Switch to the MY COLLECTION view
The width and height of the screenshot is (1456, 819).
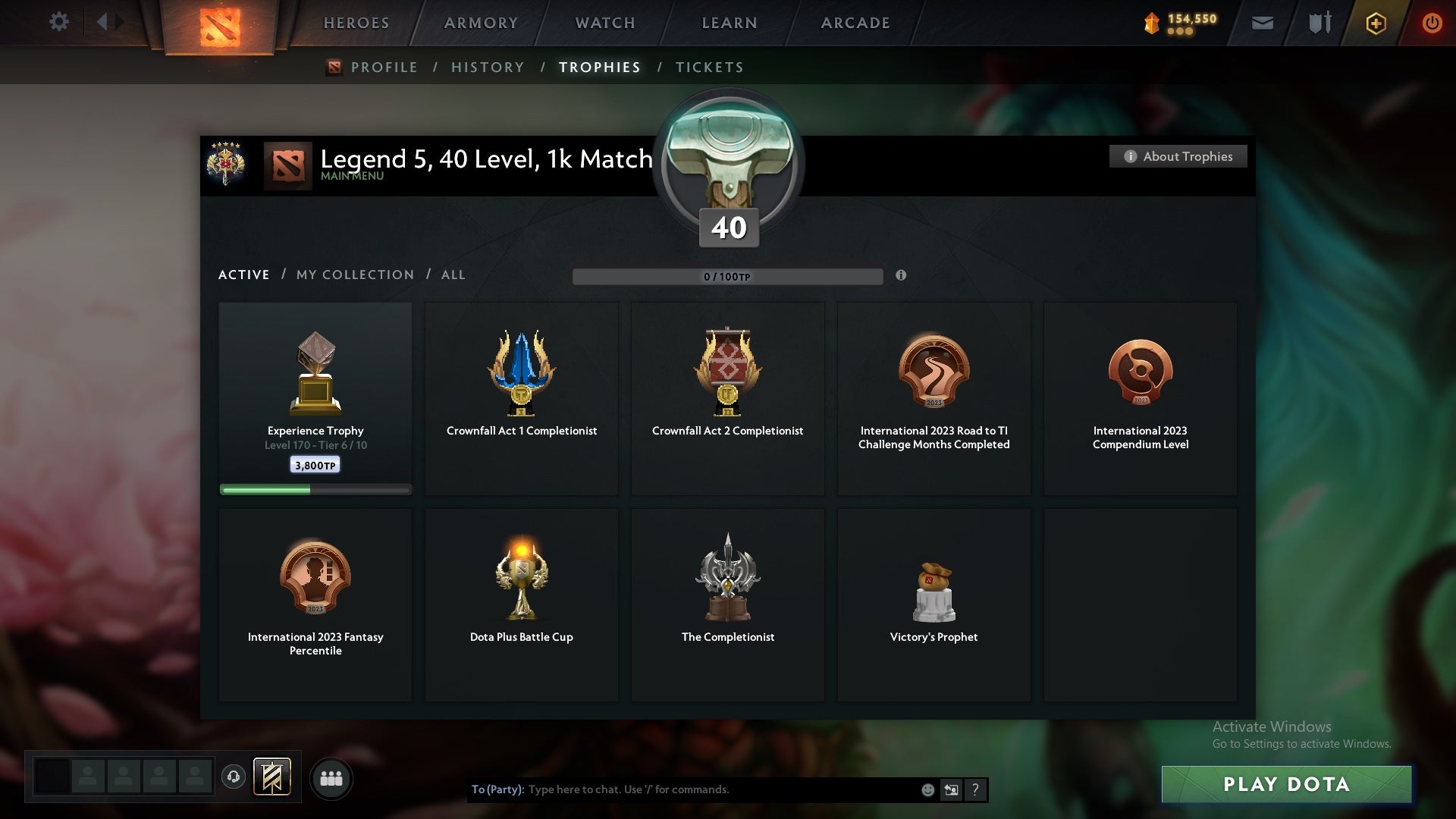pyautogui.click(x=354, y=275)
